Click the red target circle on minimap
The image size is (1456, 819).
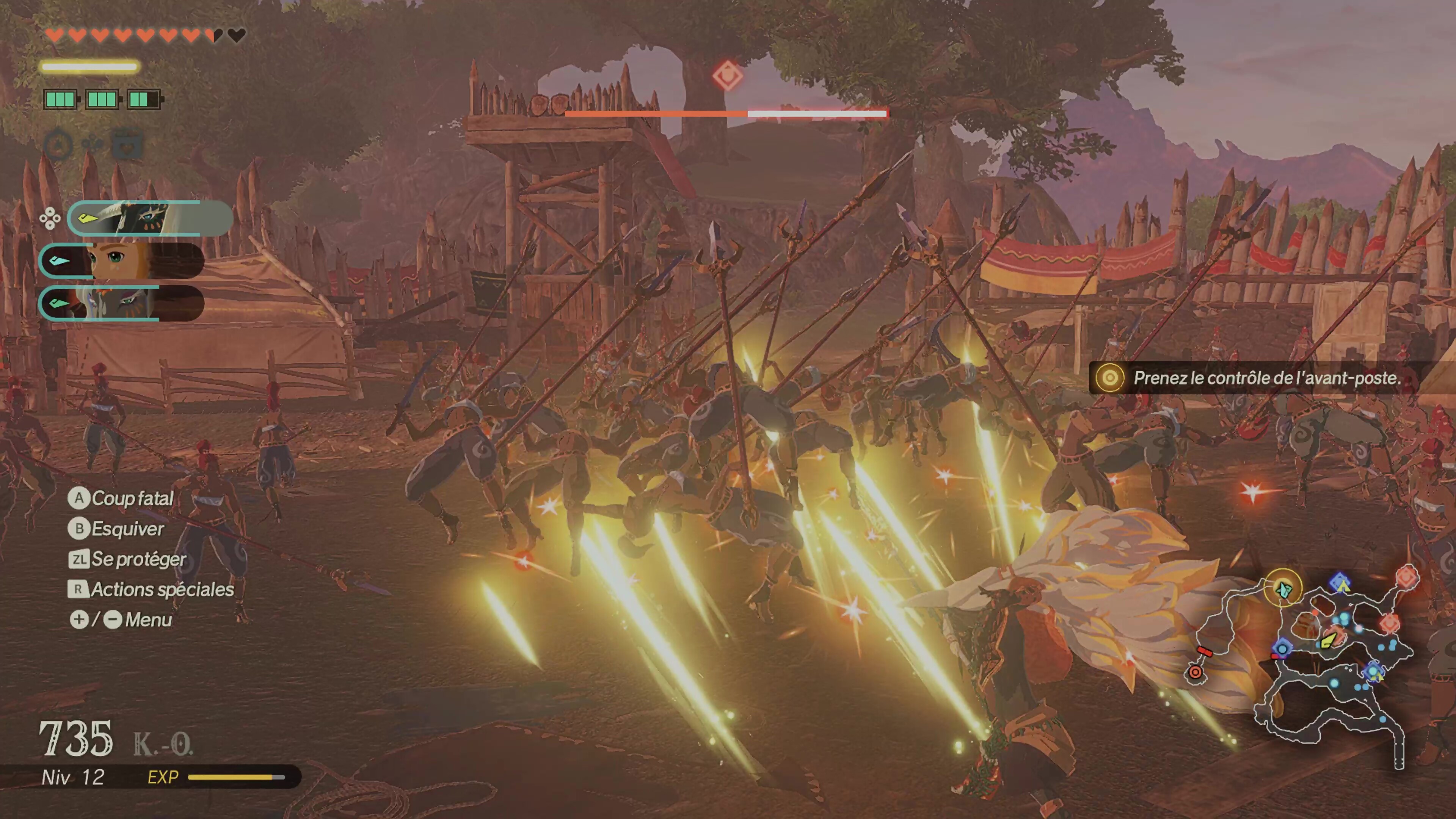pyautogui.click(x=1195, y=672)
